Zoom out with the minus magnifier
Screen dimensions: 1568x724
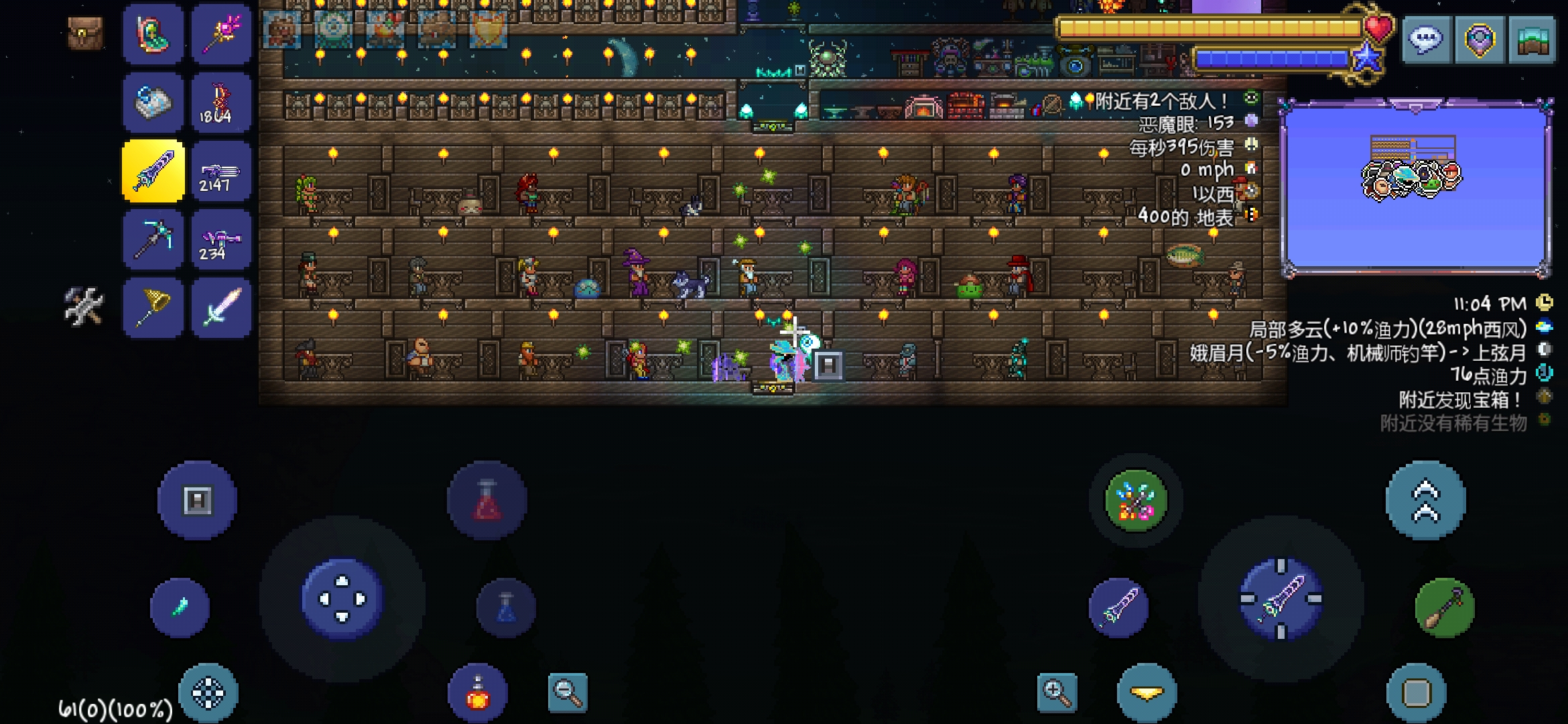coord(568,692)
